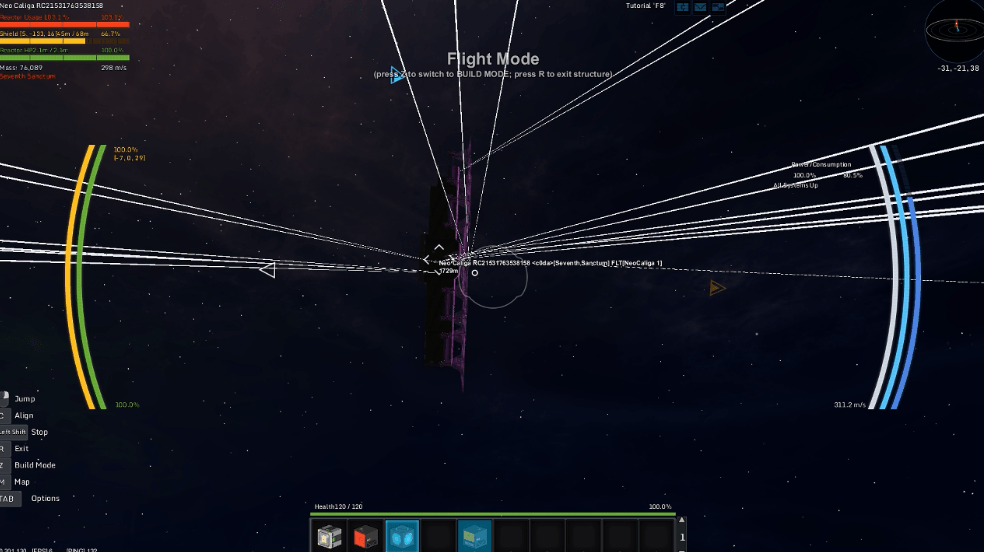Select the teal computer block hotbar slot
This screenshot has width=984, height=552.
coord(474,536)
